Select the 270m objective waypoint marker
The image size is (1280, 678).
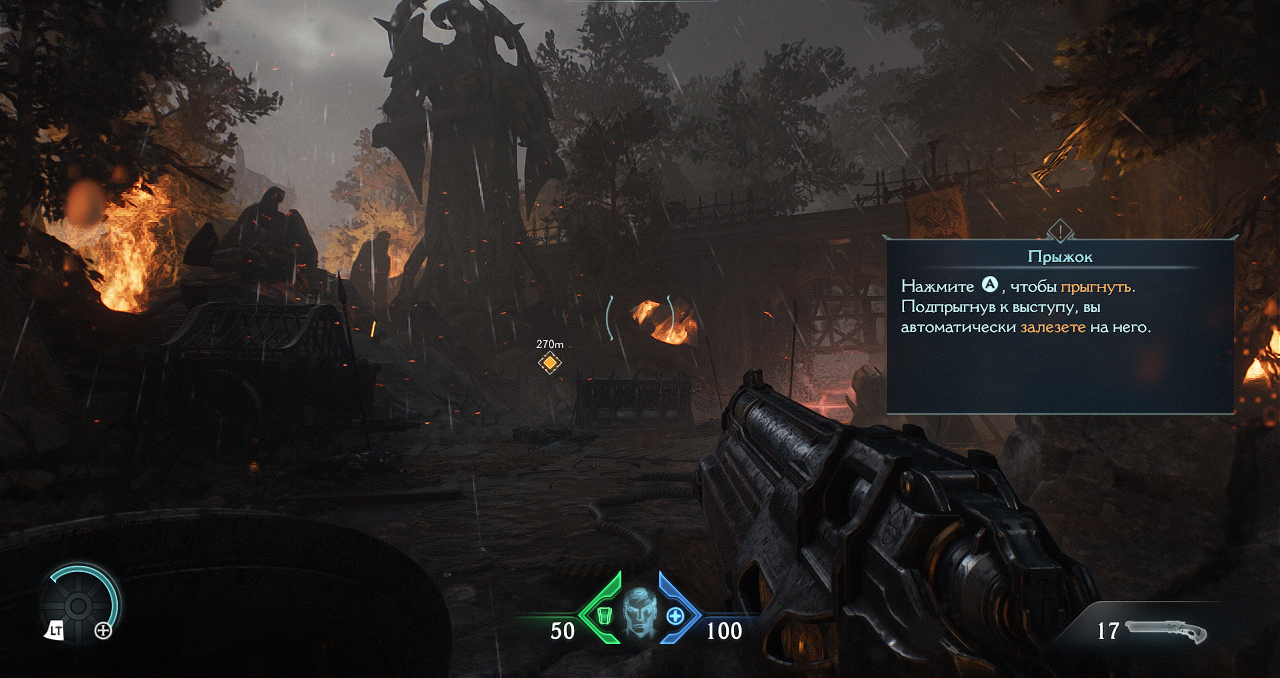point(549,362)
